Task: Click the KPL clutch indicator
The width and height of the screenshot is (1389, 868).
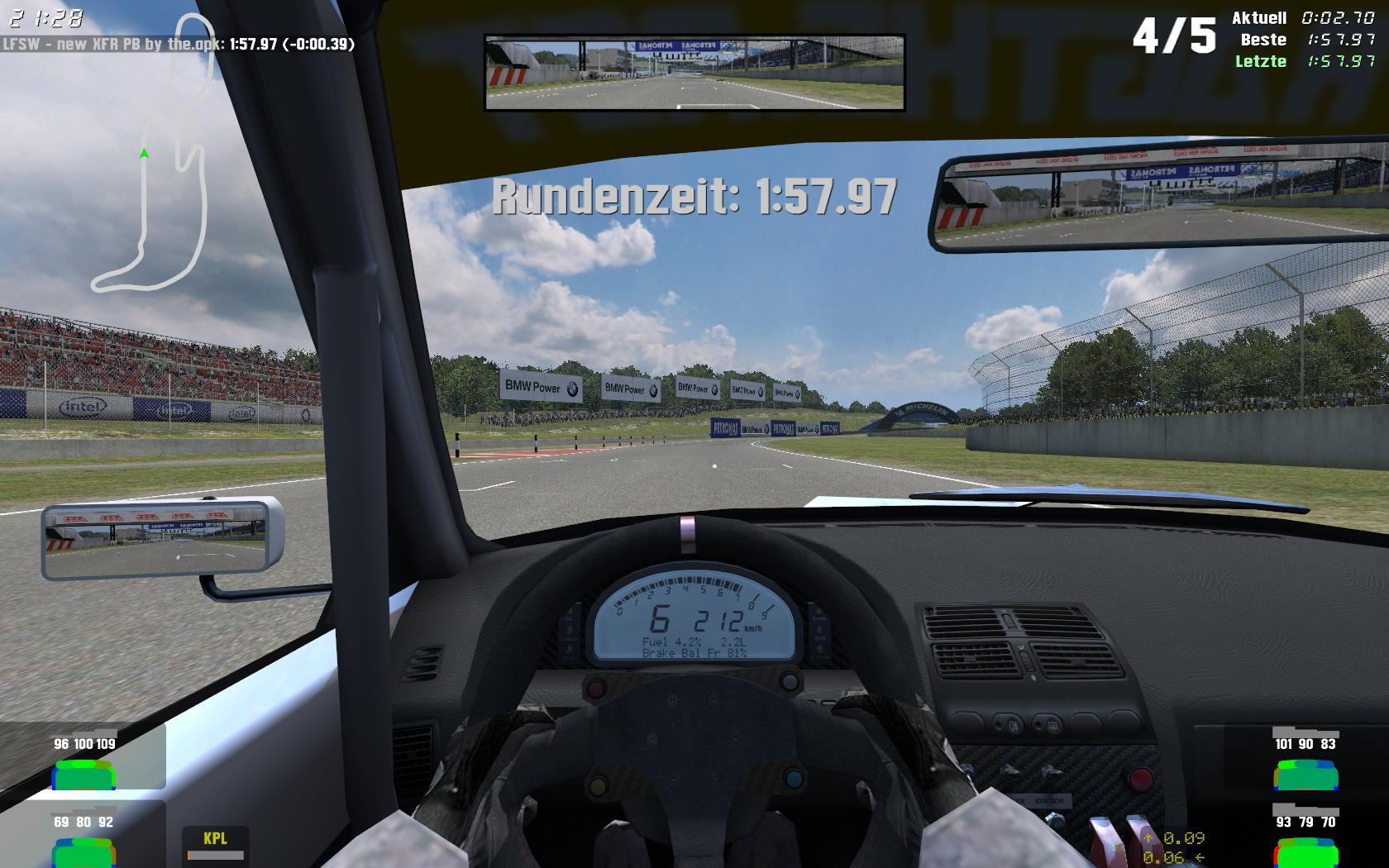Action: (x=215, y=842)
